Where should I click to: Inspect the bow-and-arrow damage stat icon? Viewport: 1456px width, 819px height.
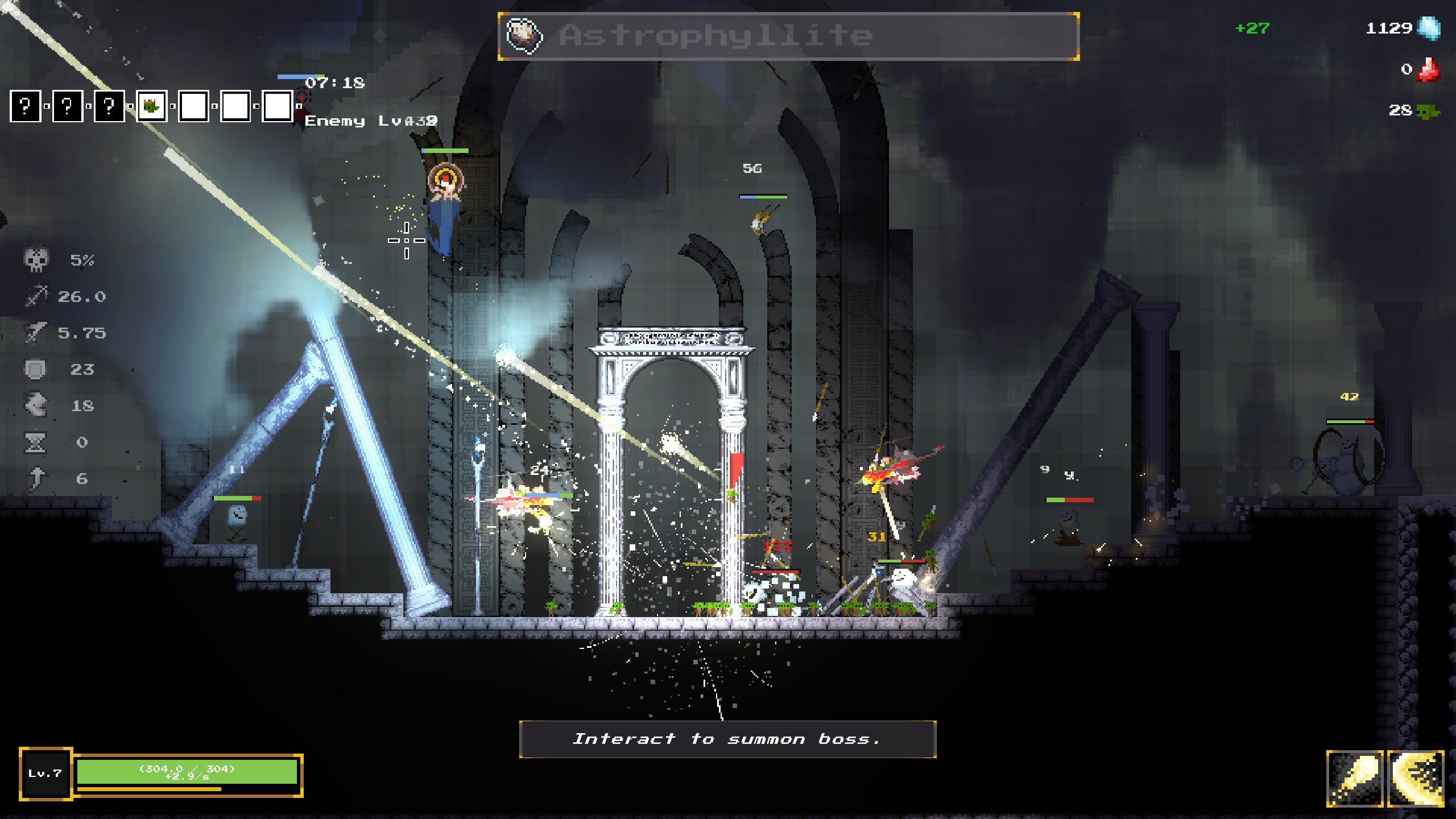[x=36, y=296]
